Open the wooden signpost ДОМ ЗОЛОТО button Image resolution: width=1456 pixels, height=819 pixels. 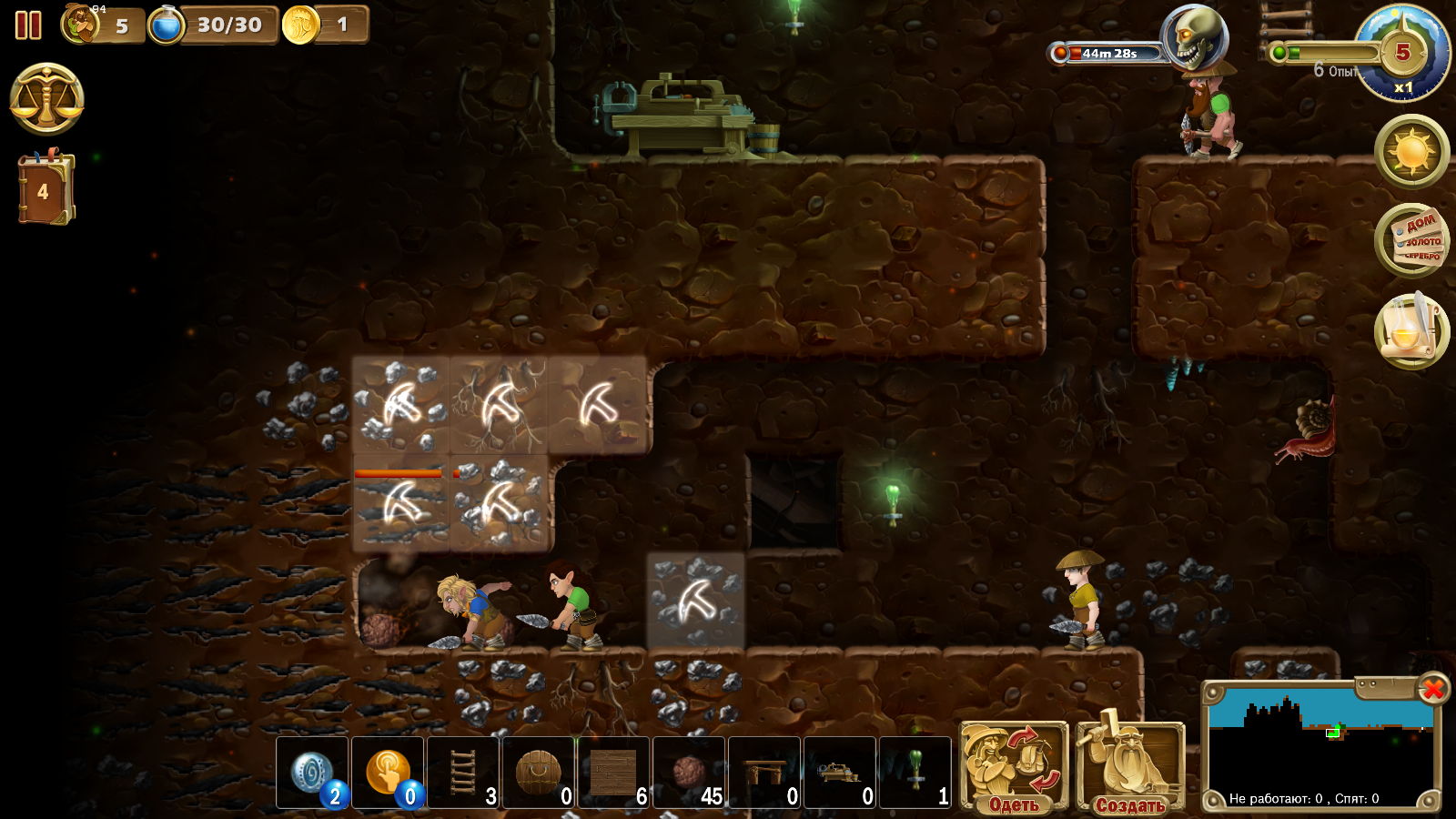(1411, 240)
